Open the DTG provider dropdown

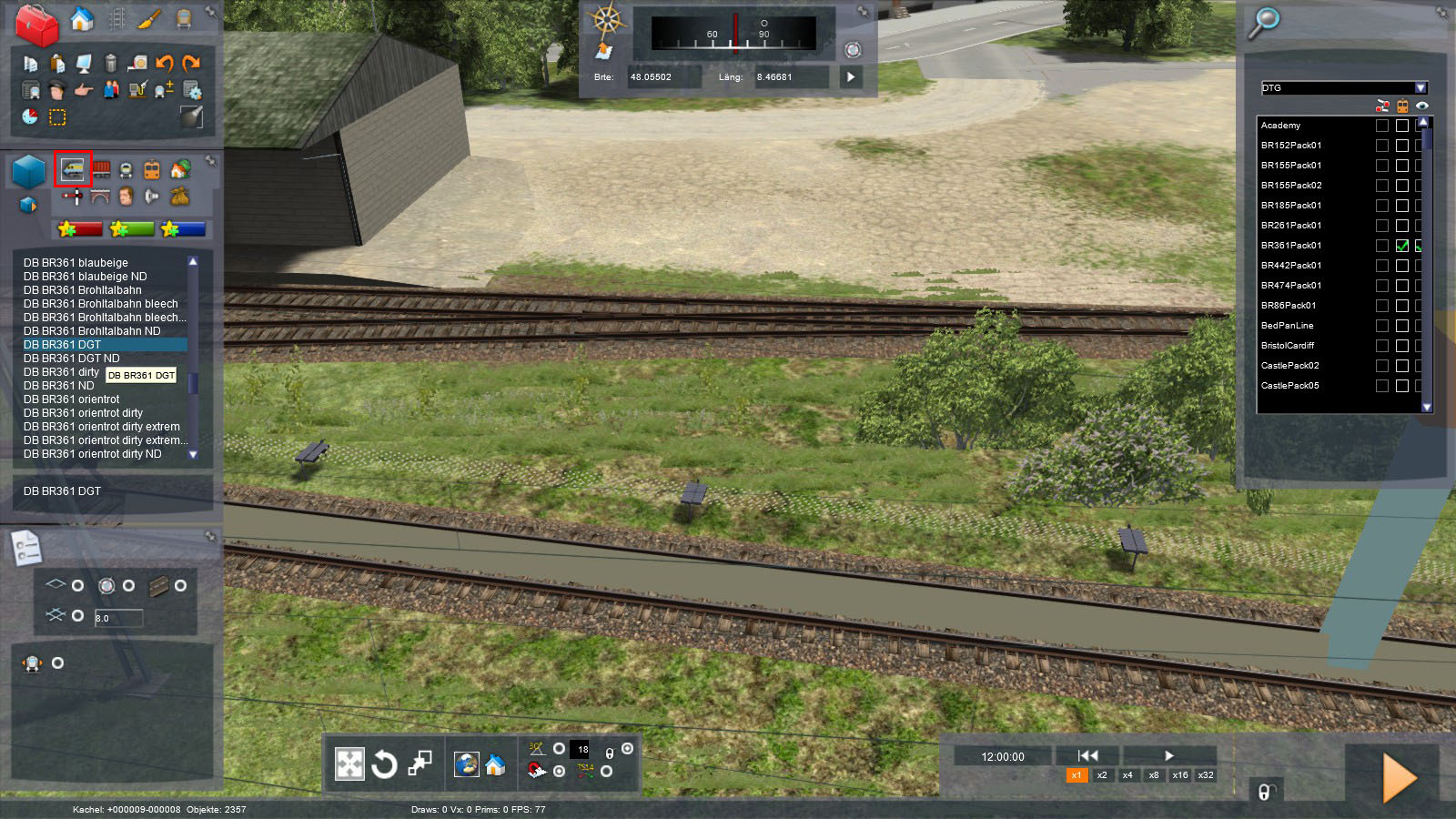coord(1421,88)
